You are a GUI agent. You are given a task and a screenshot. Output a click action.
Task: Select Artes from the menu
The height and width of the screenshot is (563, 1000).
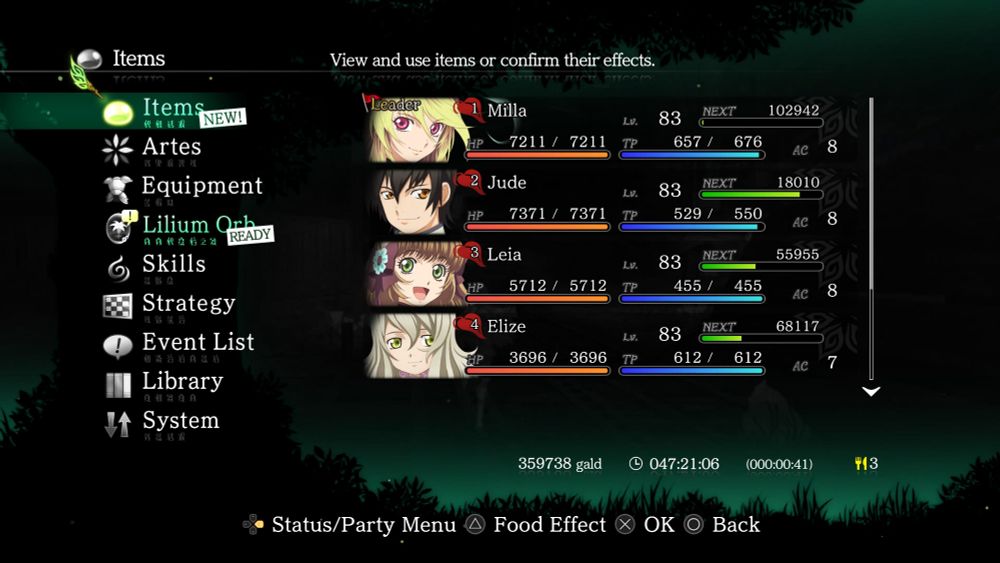(x=170, y=147)
